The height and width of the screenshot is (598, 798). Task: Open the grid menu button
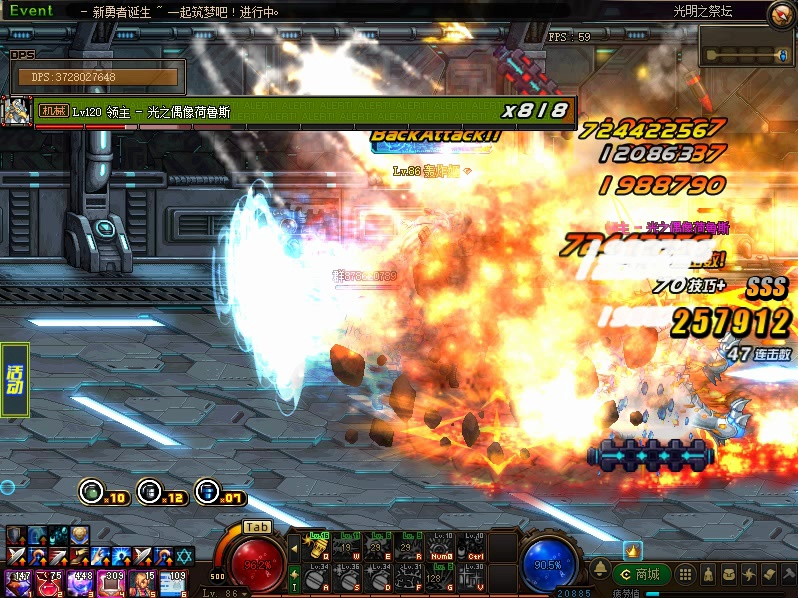tap(686, 574)
